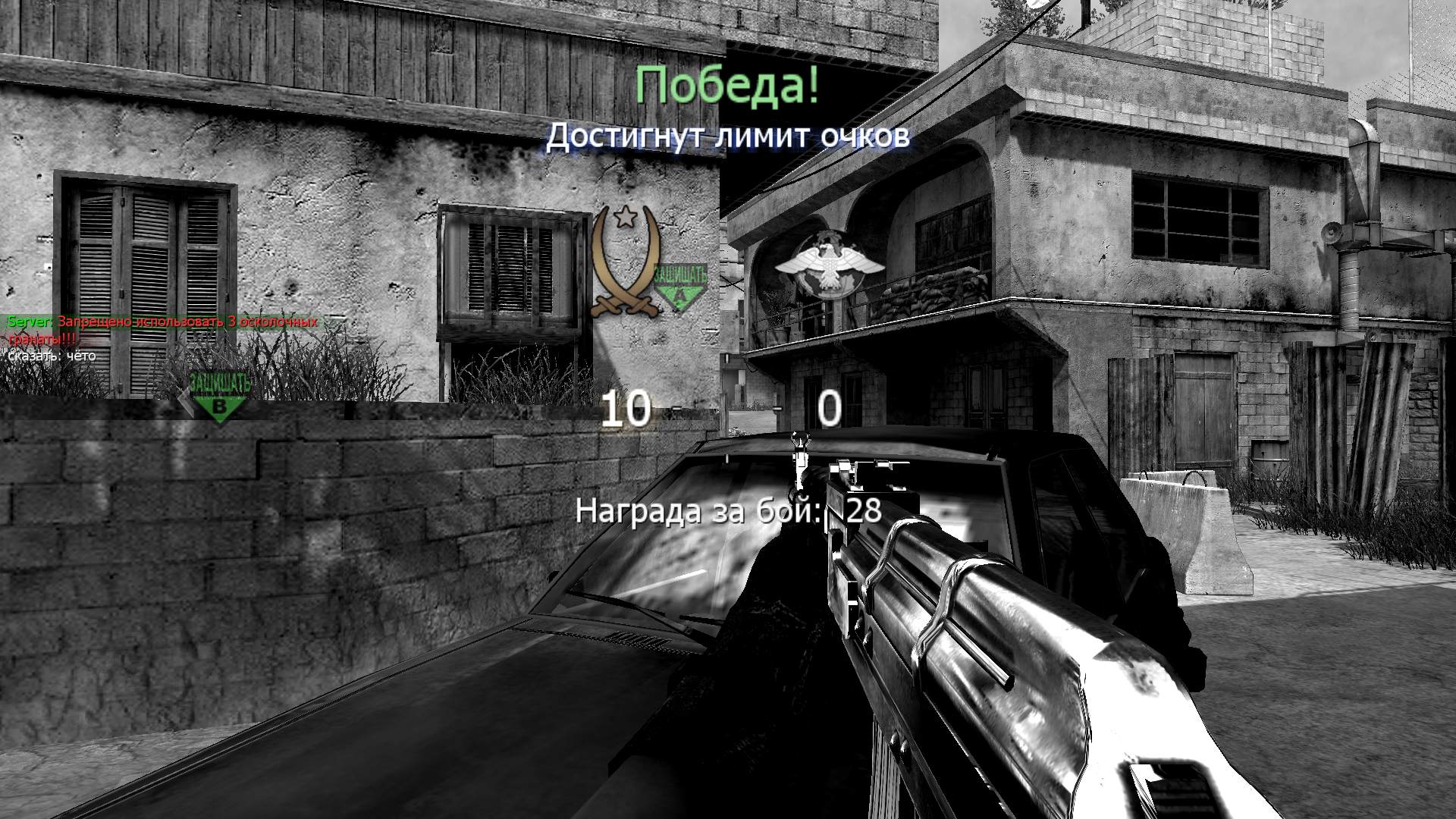Screen dimensions: 1456x819
Task: Click the Достигнут лимит очков subtitle
Action: coord(728,136)
